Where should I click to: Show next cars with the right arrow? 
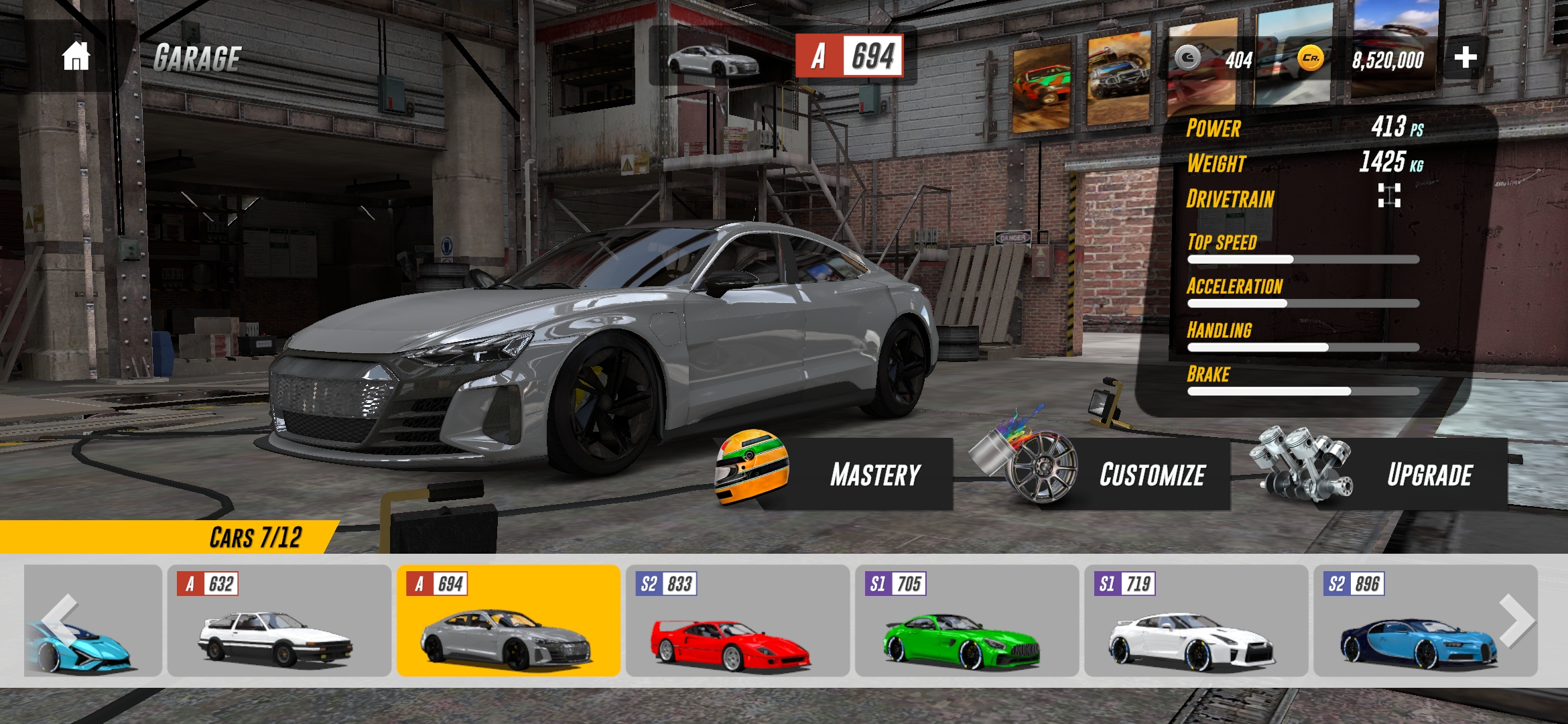1517,621
